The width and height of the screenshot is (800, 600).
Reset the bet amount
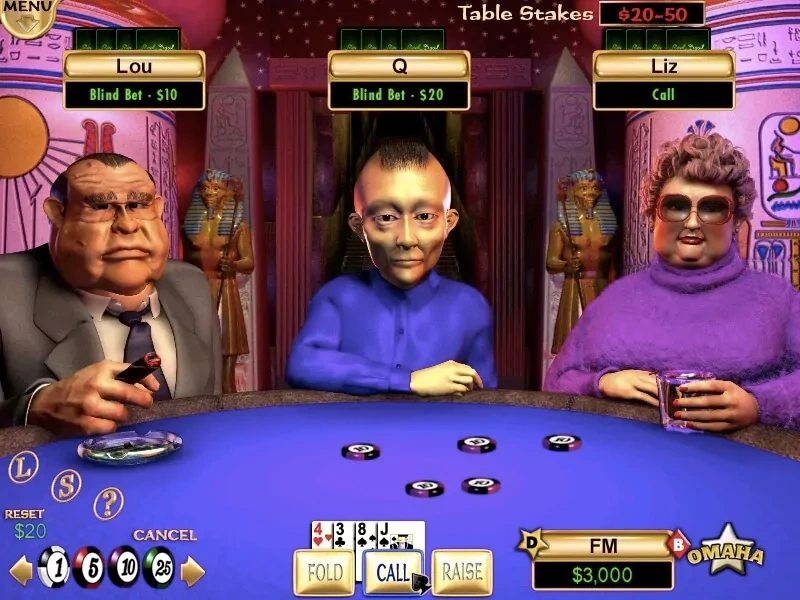point(24,514)
